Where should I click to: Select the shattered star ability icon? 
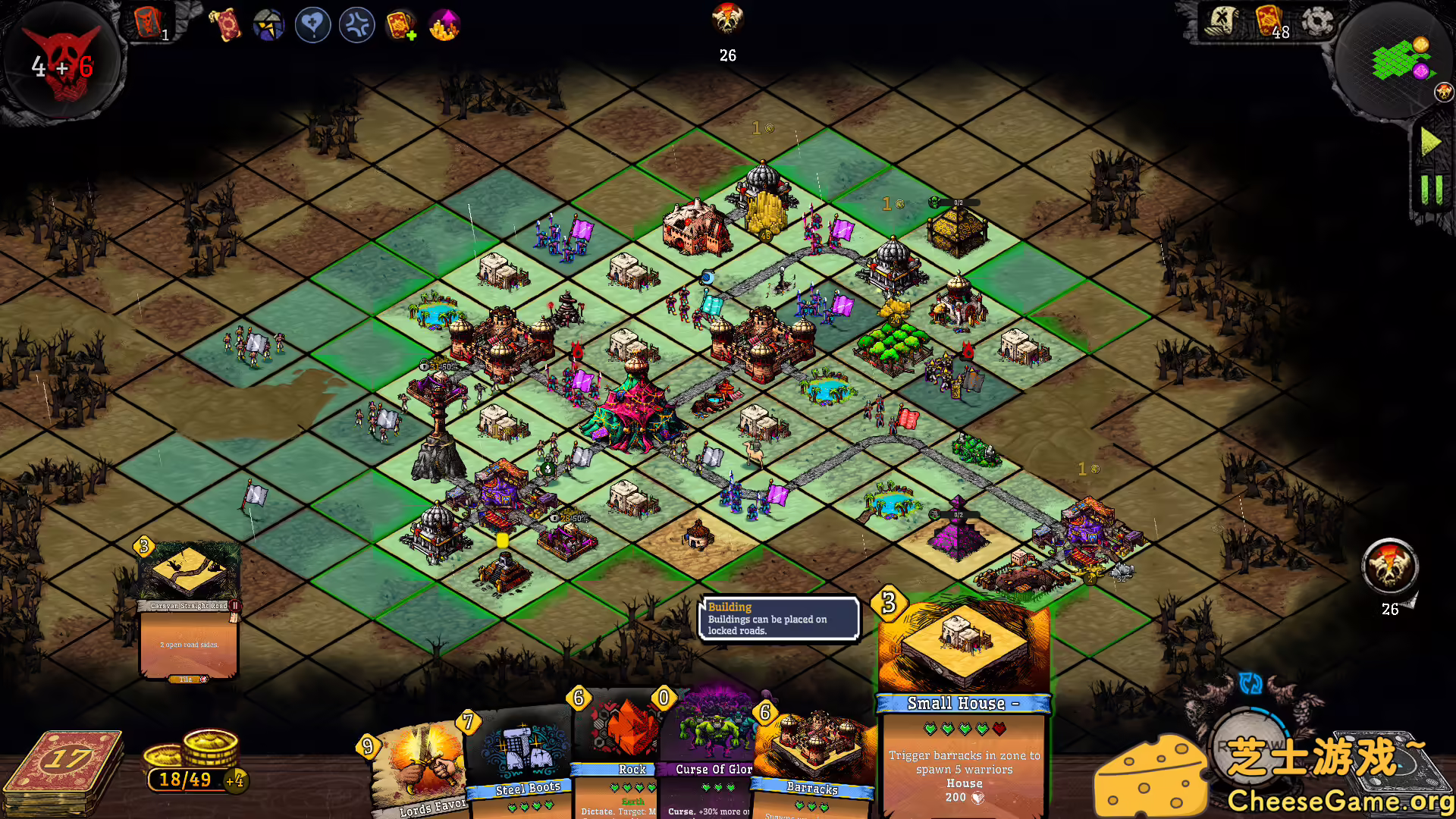pyautogui.click(x=268, y=24)
